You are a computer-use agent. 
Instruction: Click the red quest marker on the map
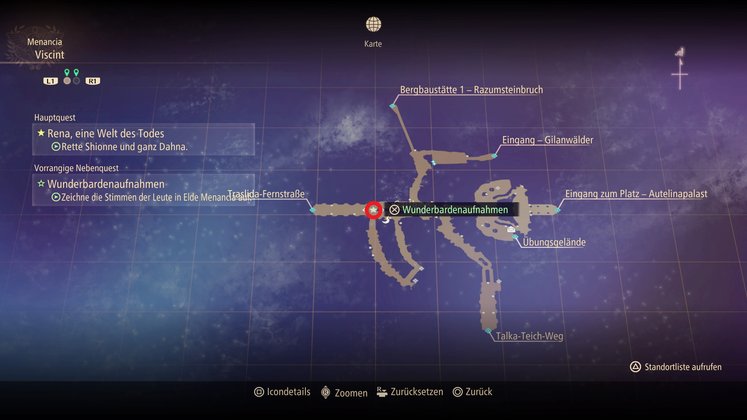[x=373, y=210]
